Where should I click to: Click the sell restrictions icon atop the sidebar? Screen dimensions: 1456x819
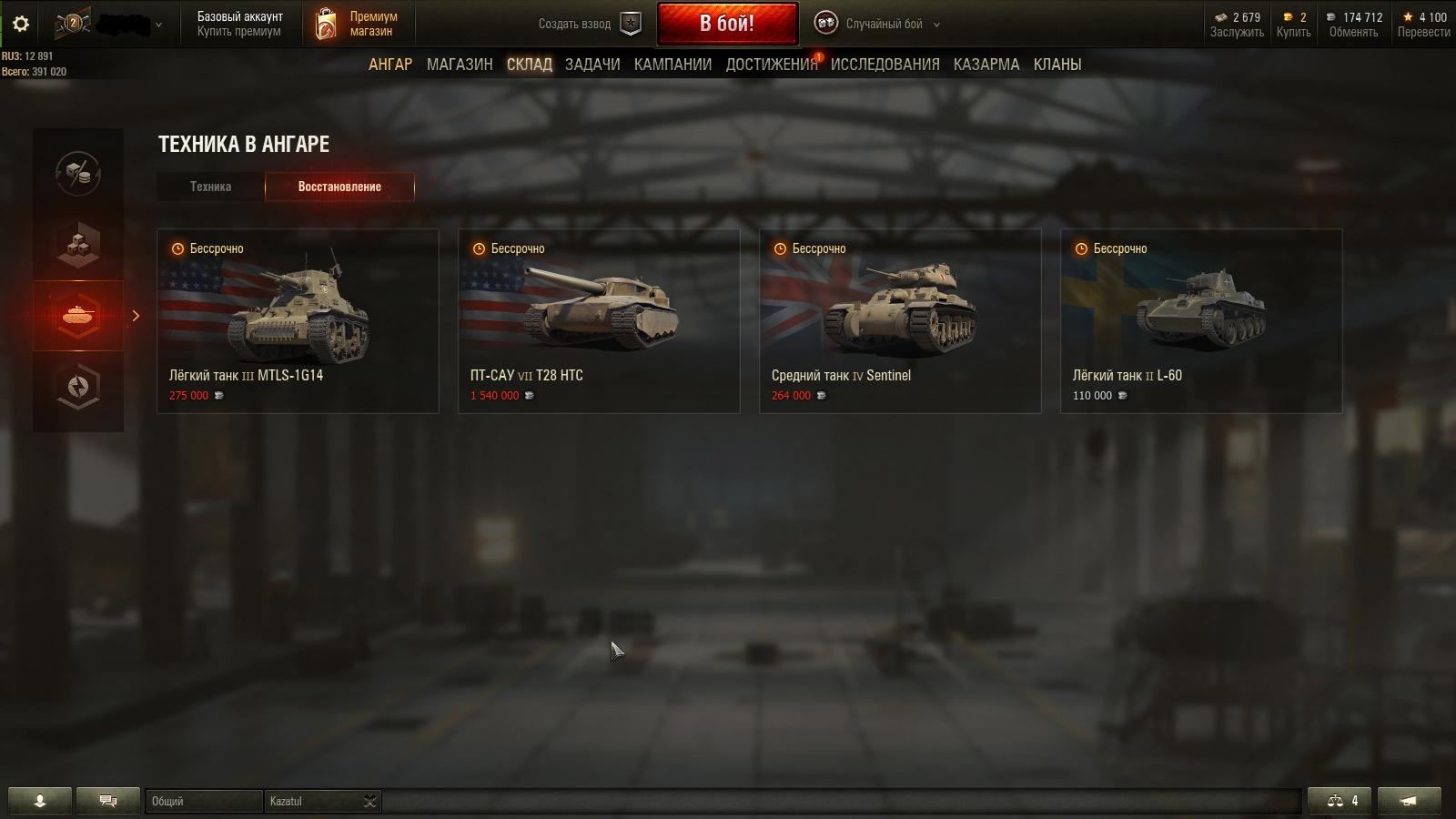click(77, 173)
